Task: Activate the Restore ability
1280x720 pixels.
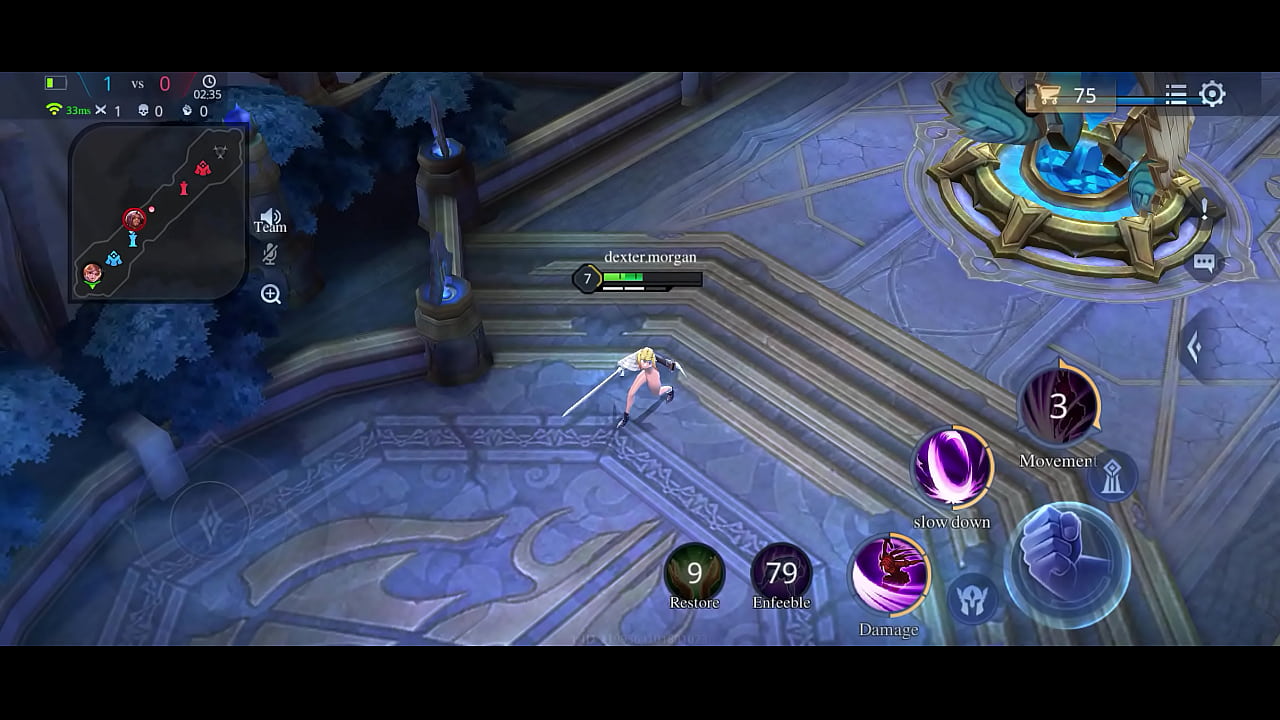Action: coord(694,573)
